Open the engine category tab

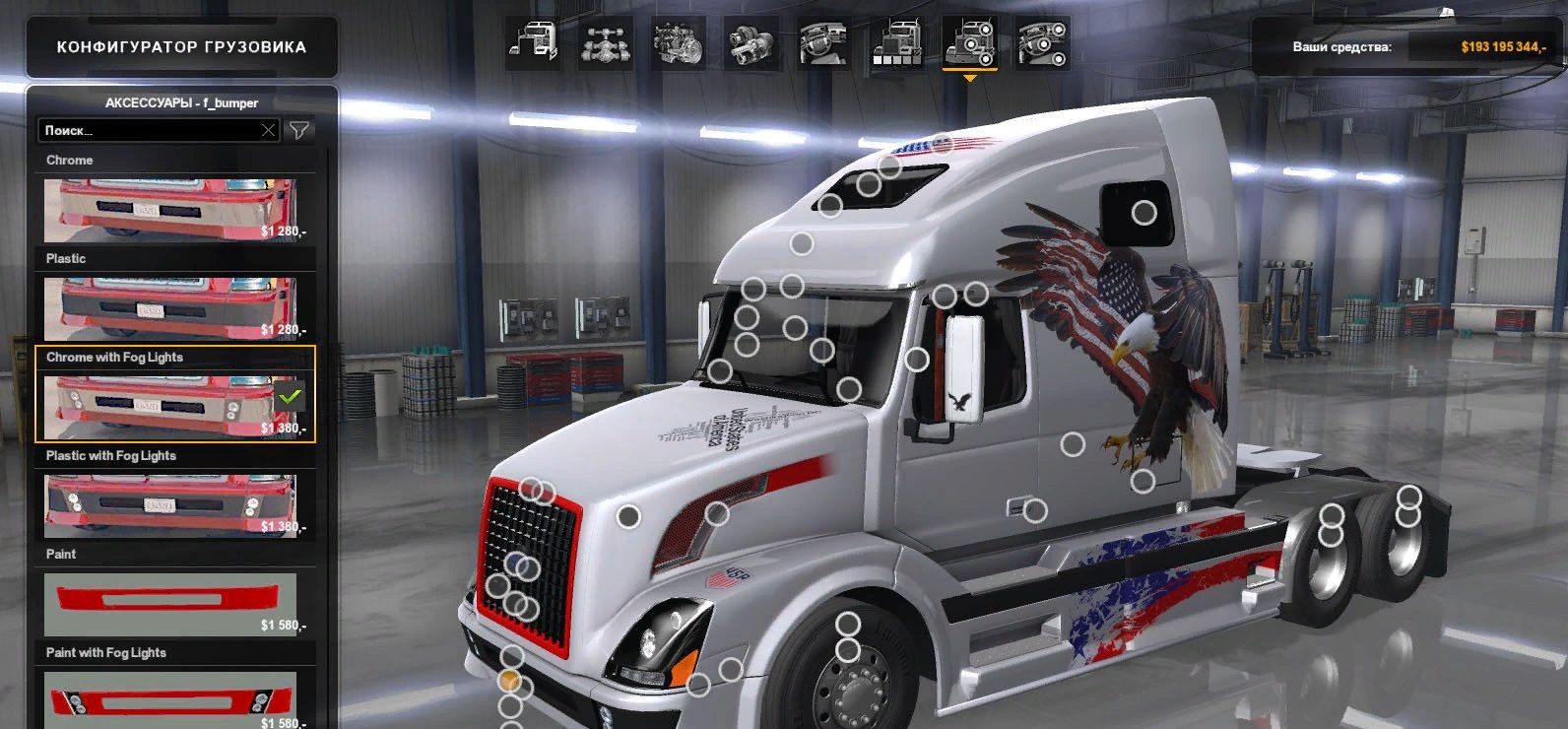pos(678,43)
